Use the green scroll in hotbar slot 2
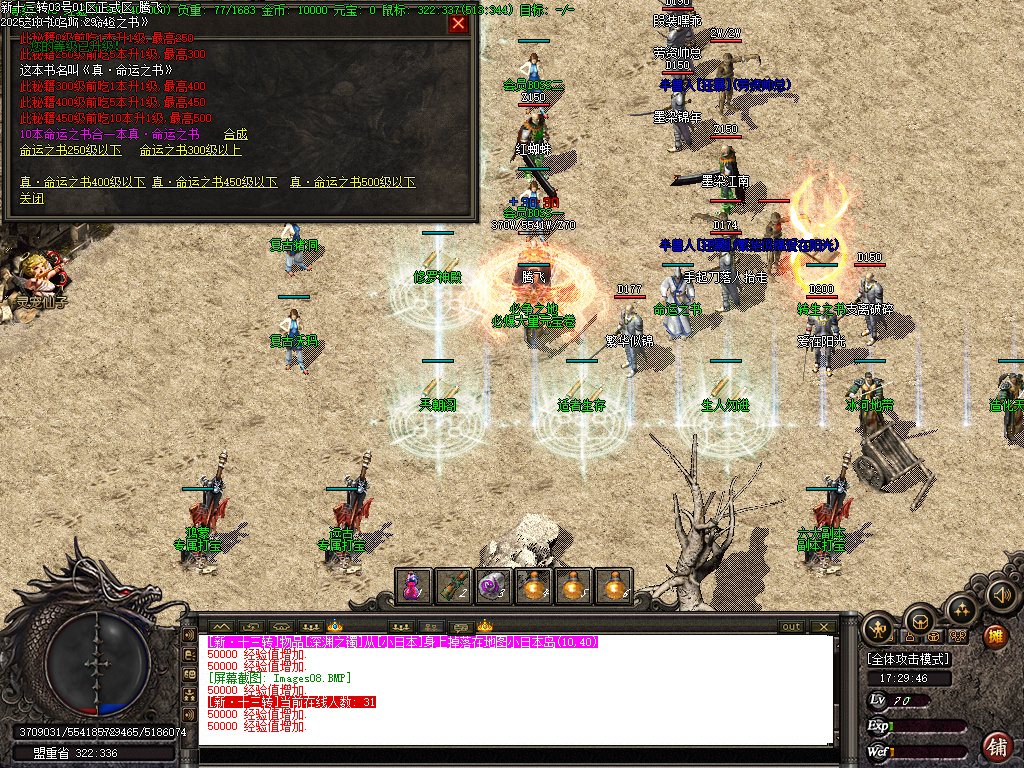1024x768 pixels. tap(453, 586)
